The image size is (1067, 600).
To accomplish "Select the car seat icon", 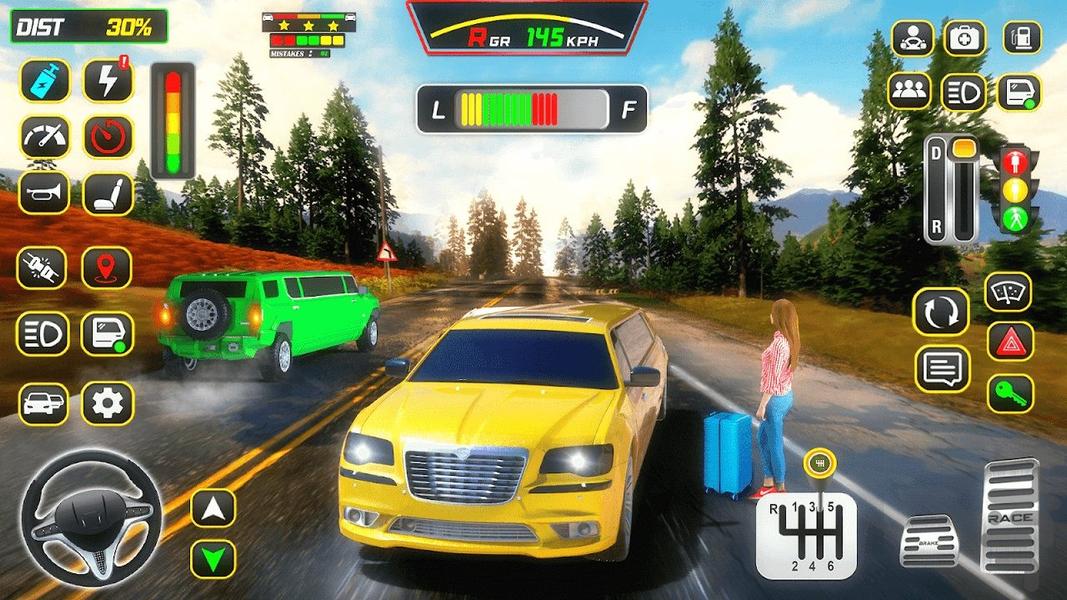I will pyautogui.click(x=108, y=192).
